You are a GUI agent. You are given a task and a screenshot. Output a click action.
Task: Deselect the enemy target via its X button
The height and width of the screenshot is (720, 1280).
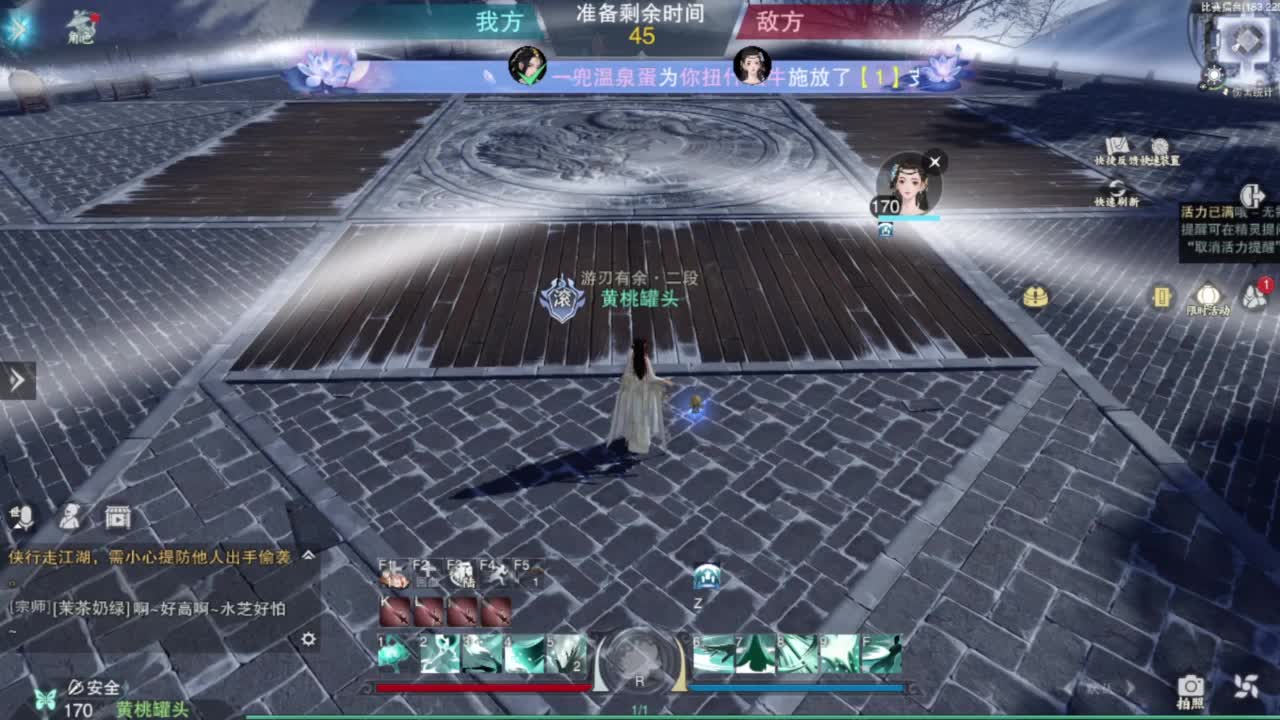coord(935,161)
